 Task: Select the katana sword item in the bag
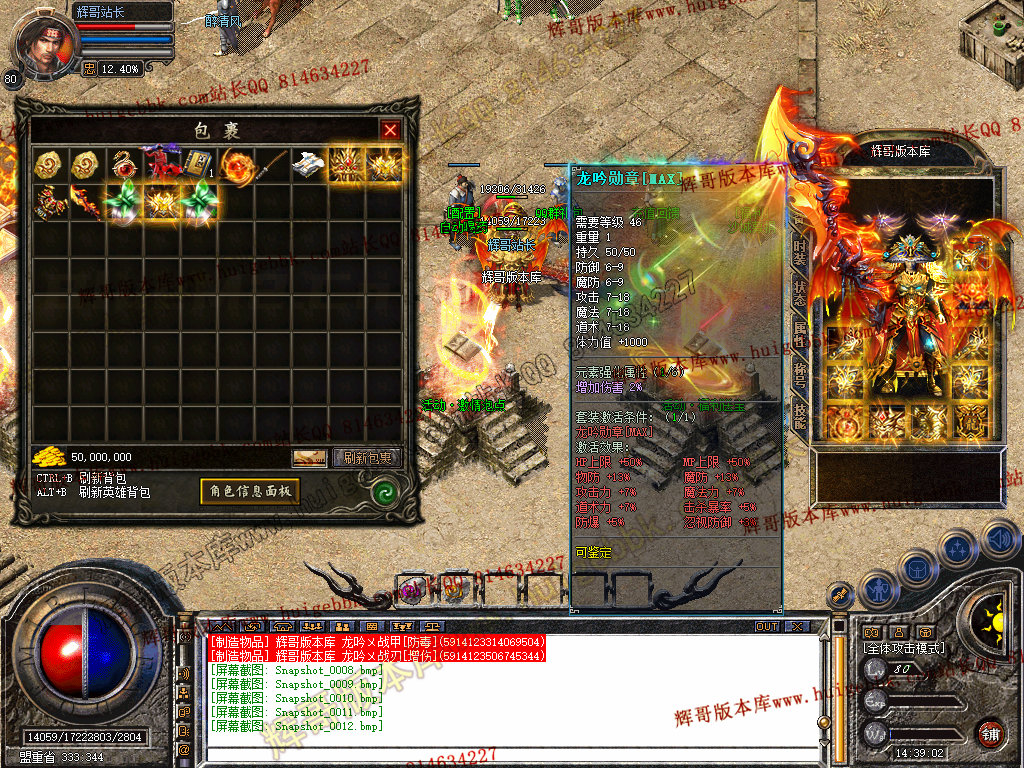tap(272, 165)
